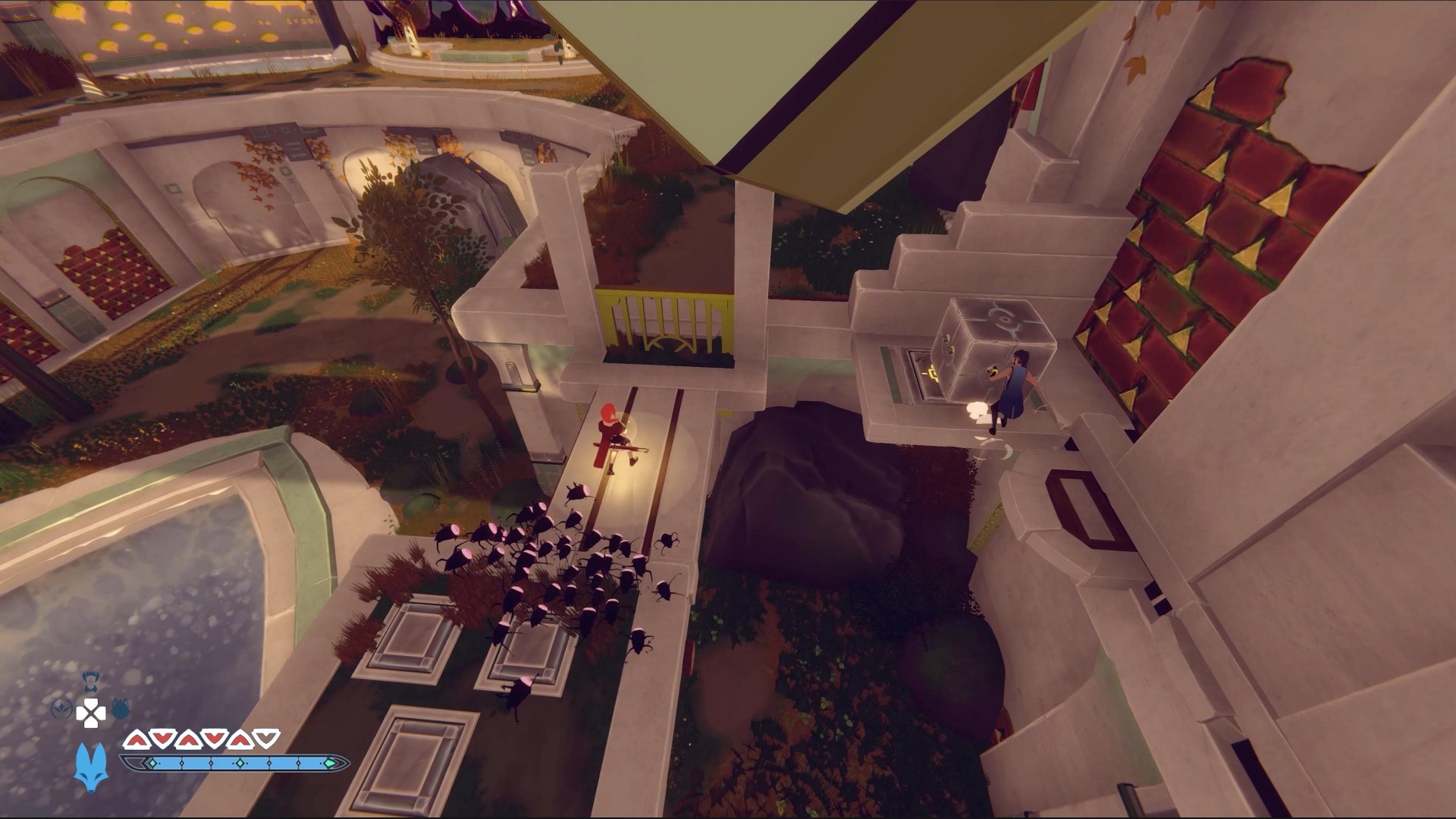Click the small creature icon above the d-pad
Screen dimensions: 1456x819
click(x=89, y=680)
